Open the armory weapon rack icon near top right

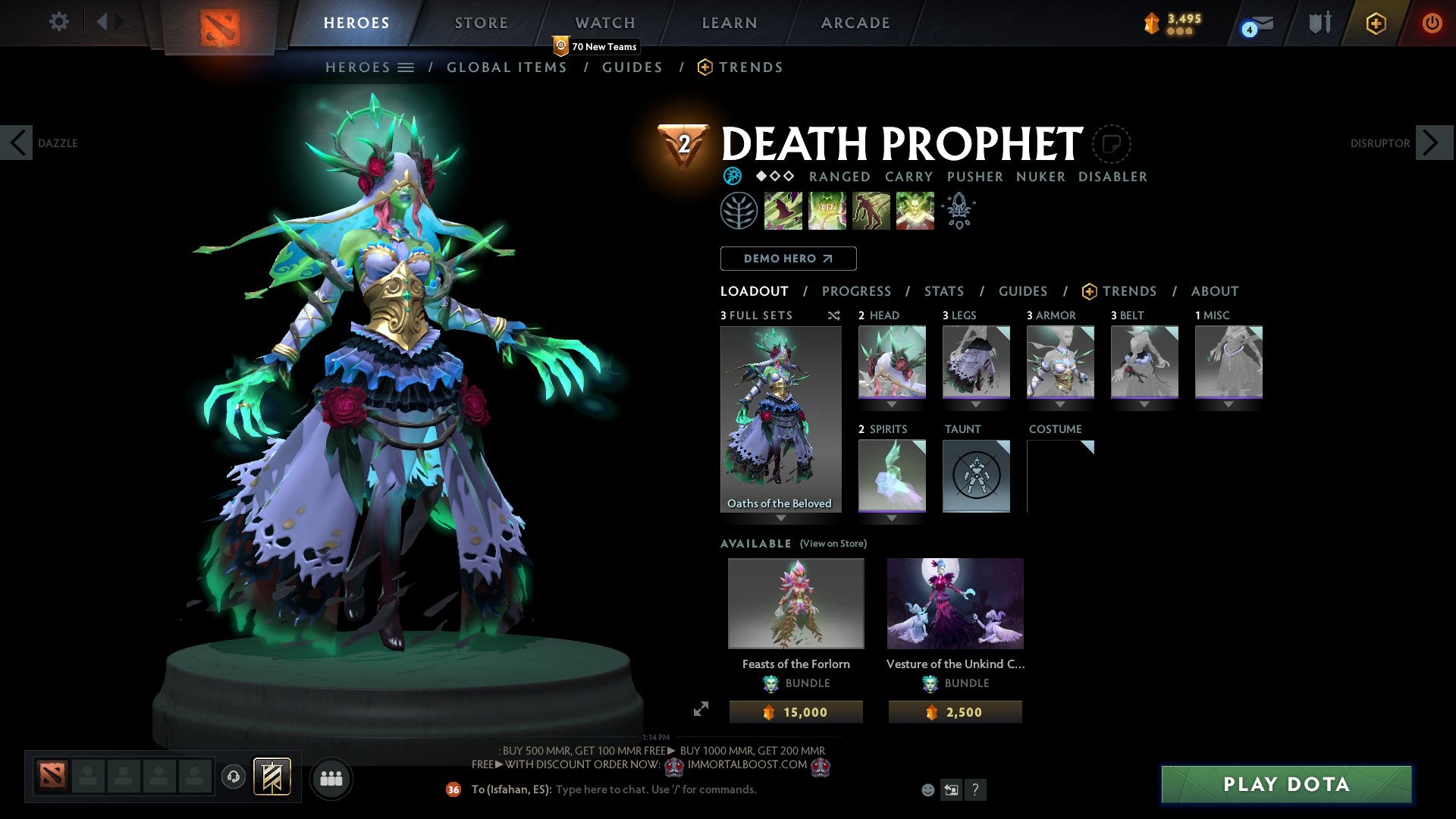click(x=1320, y=23)
